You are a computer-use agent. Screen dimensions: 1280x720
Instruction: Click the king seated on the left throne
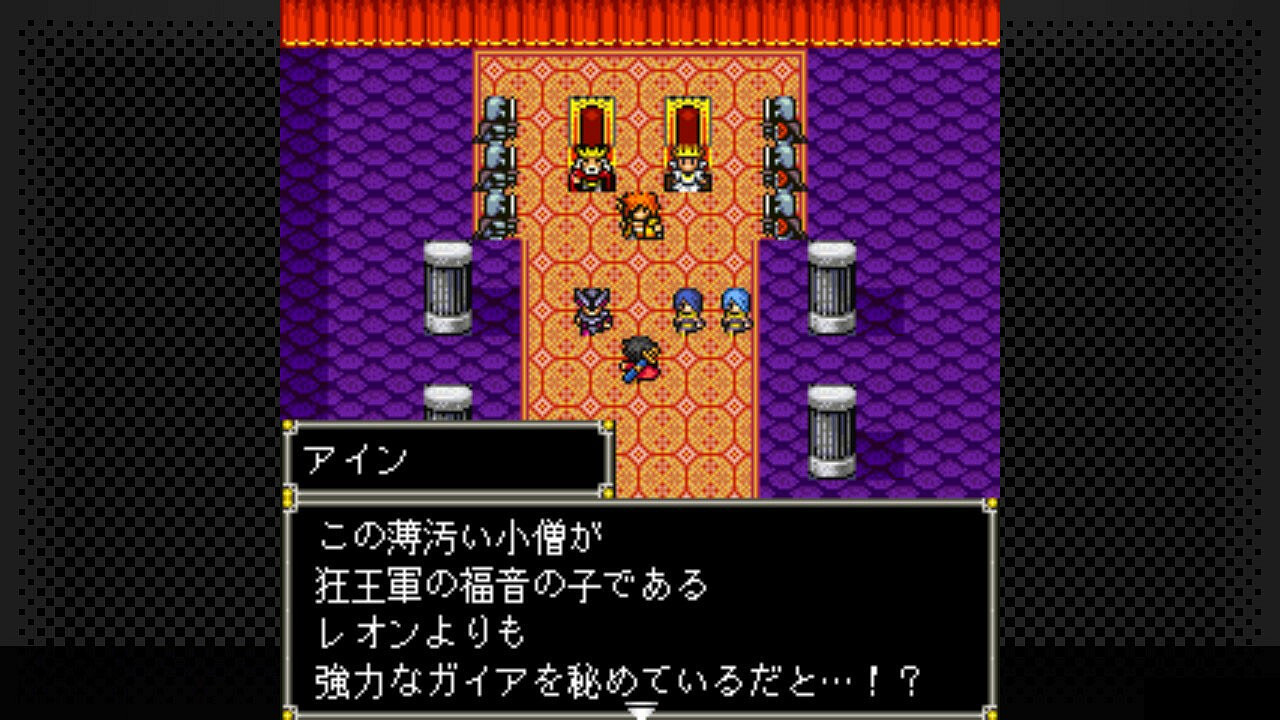(592, 165)
